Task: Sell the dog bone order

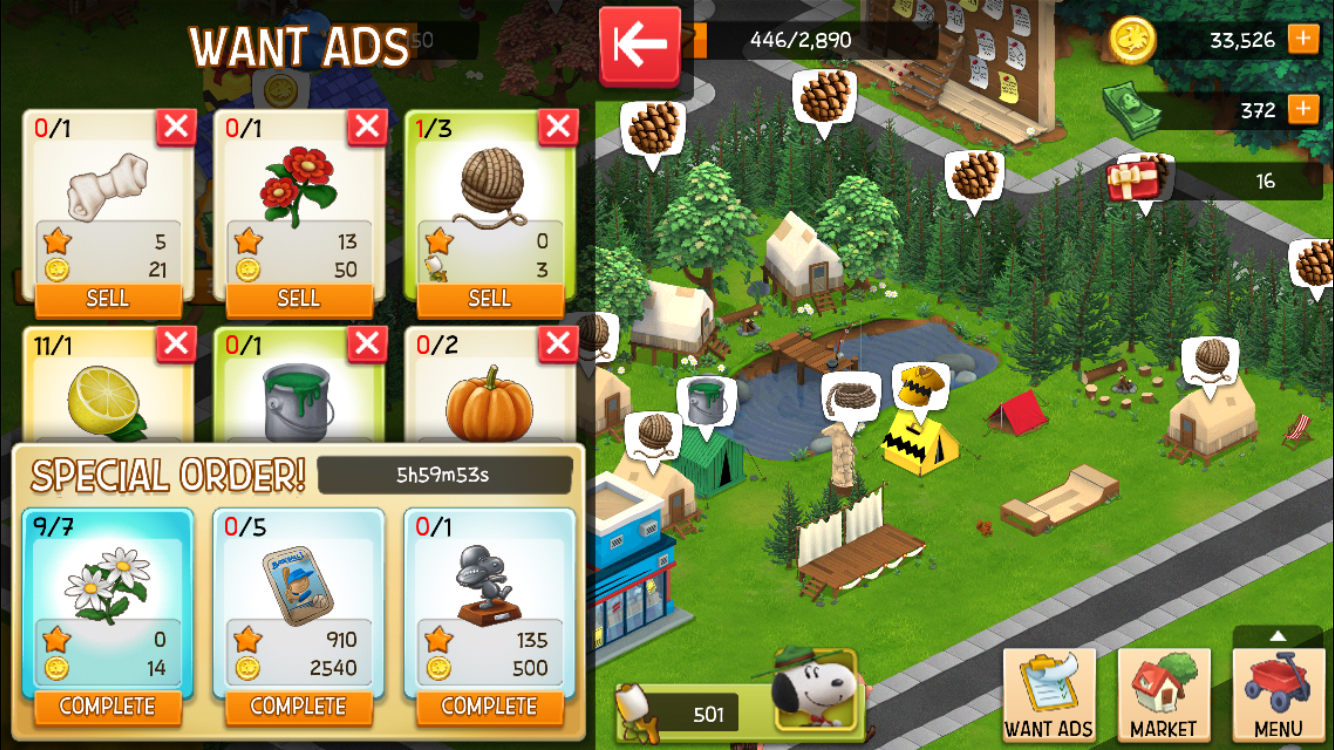Action: [108, 298]
